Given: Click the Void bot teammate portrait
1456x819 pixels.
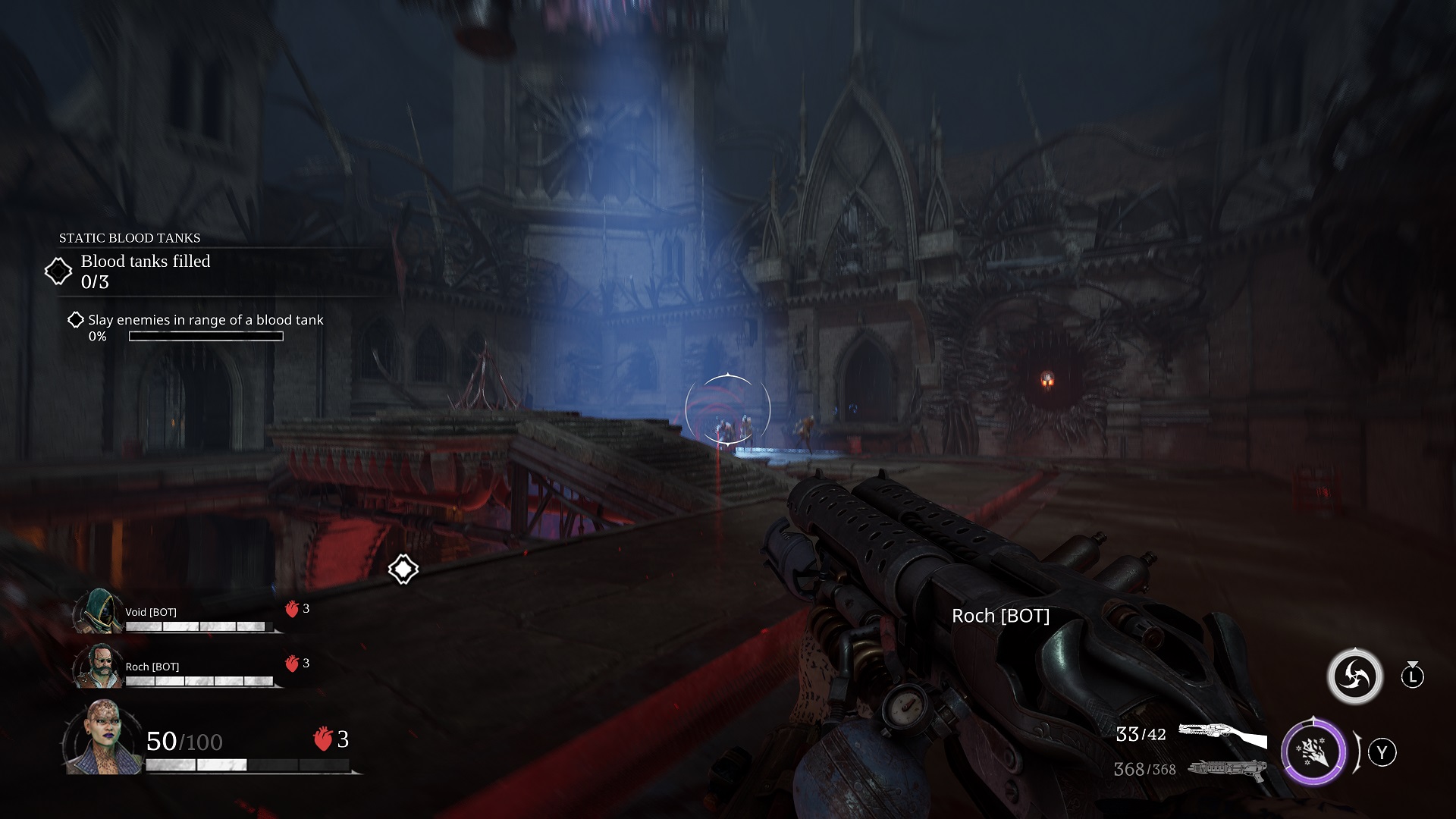Looking at the screenshot, I should pyautogui.click(x=99, y=611).
